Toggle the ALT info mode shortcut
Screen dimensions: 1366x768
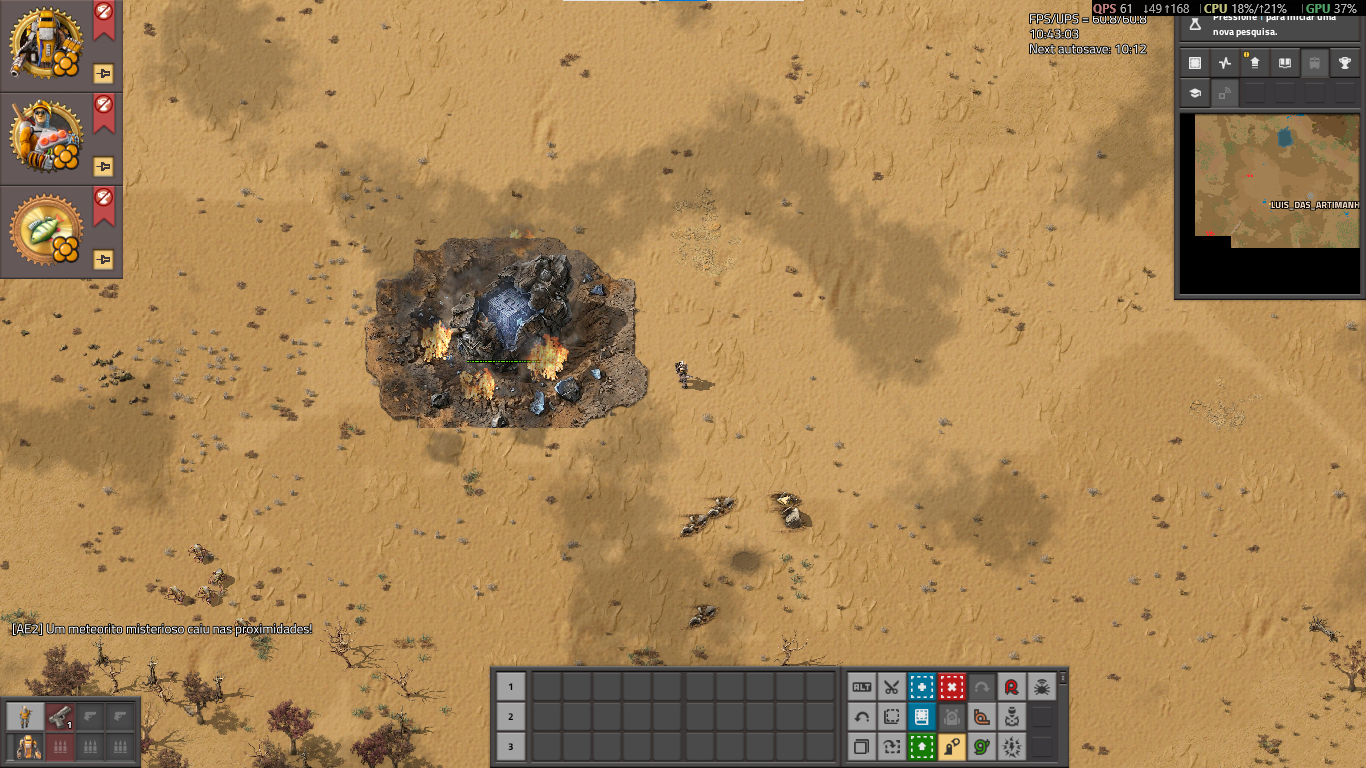coord(862,687)
